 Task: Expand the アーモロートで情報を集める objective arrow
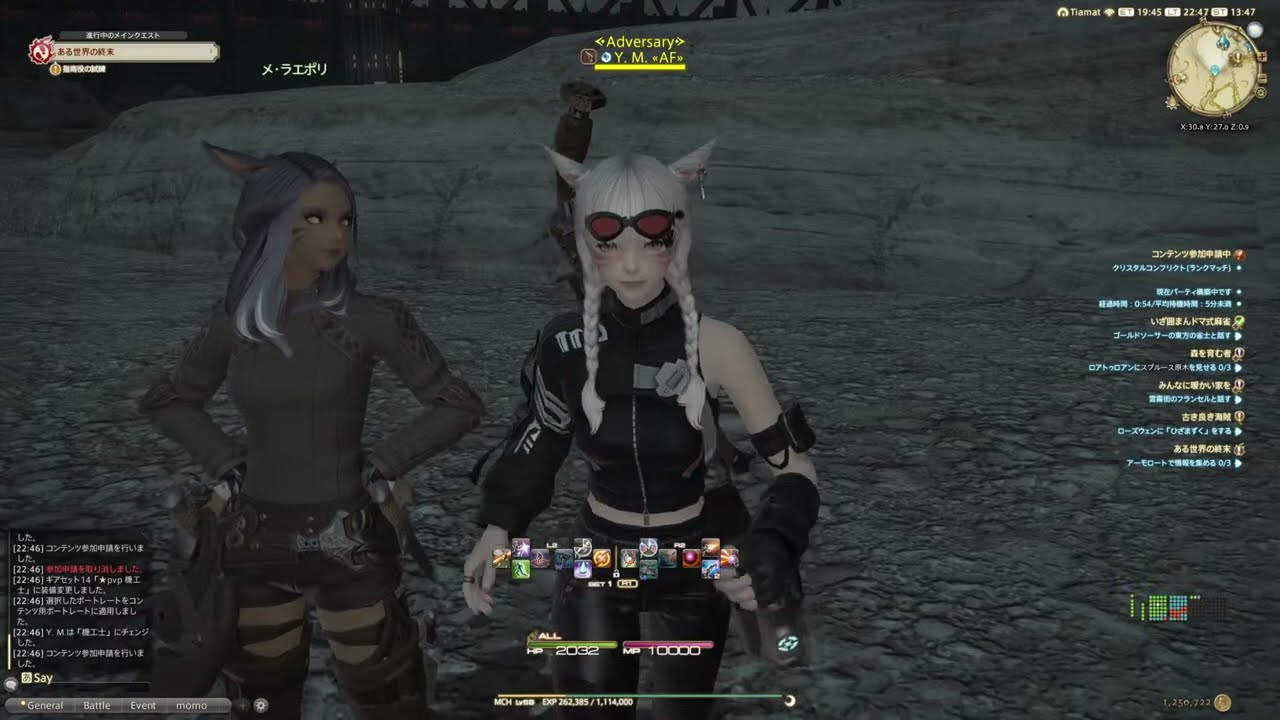pos(1240,461)
